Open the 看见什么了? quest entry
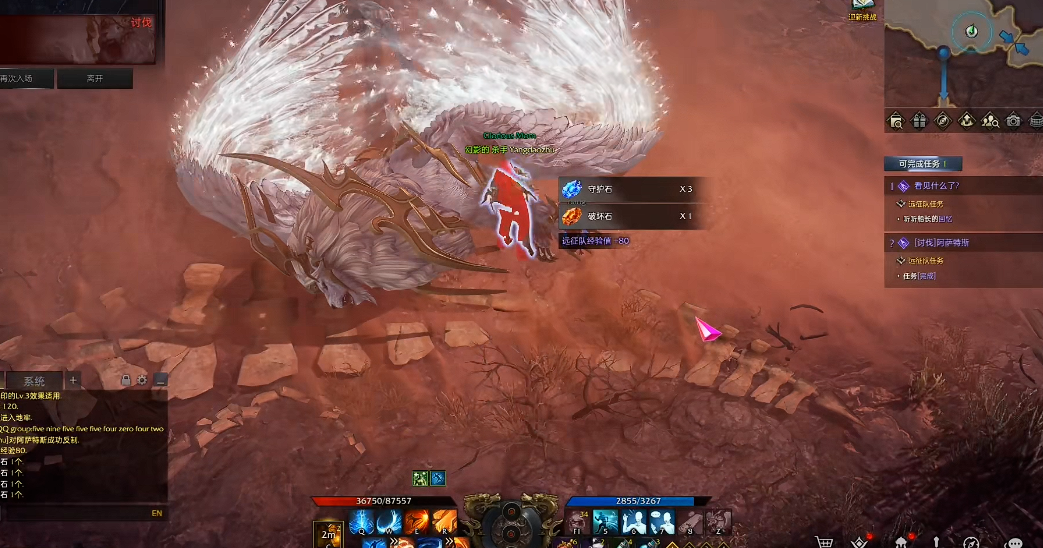Screen dimensions: 1043x548 pyautogui.click(x=937, y=186)
